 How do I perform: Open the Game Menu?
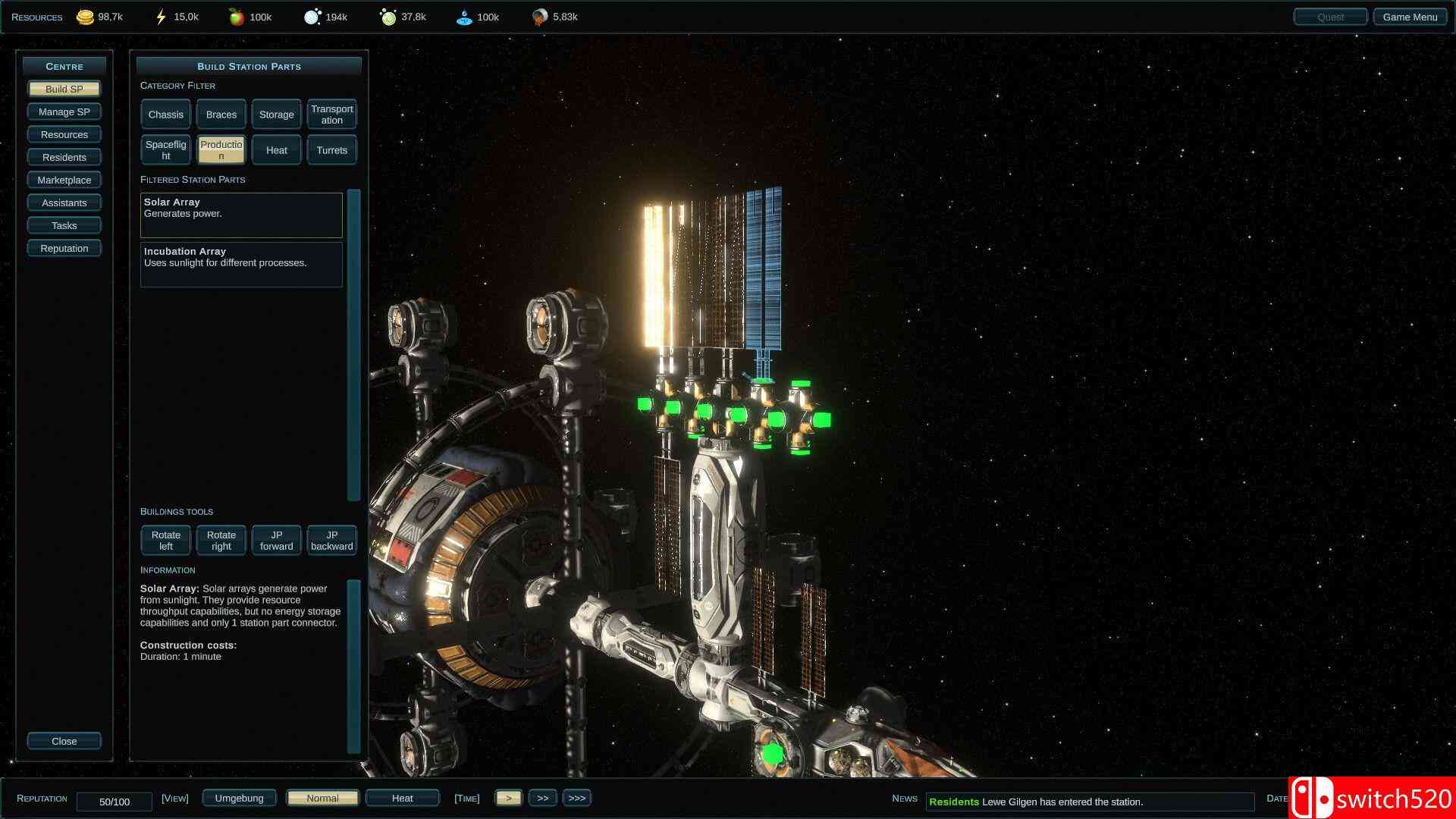click(x=1410, y=17)
